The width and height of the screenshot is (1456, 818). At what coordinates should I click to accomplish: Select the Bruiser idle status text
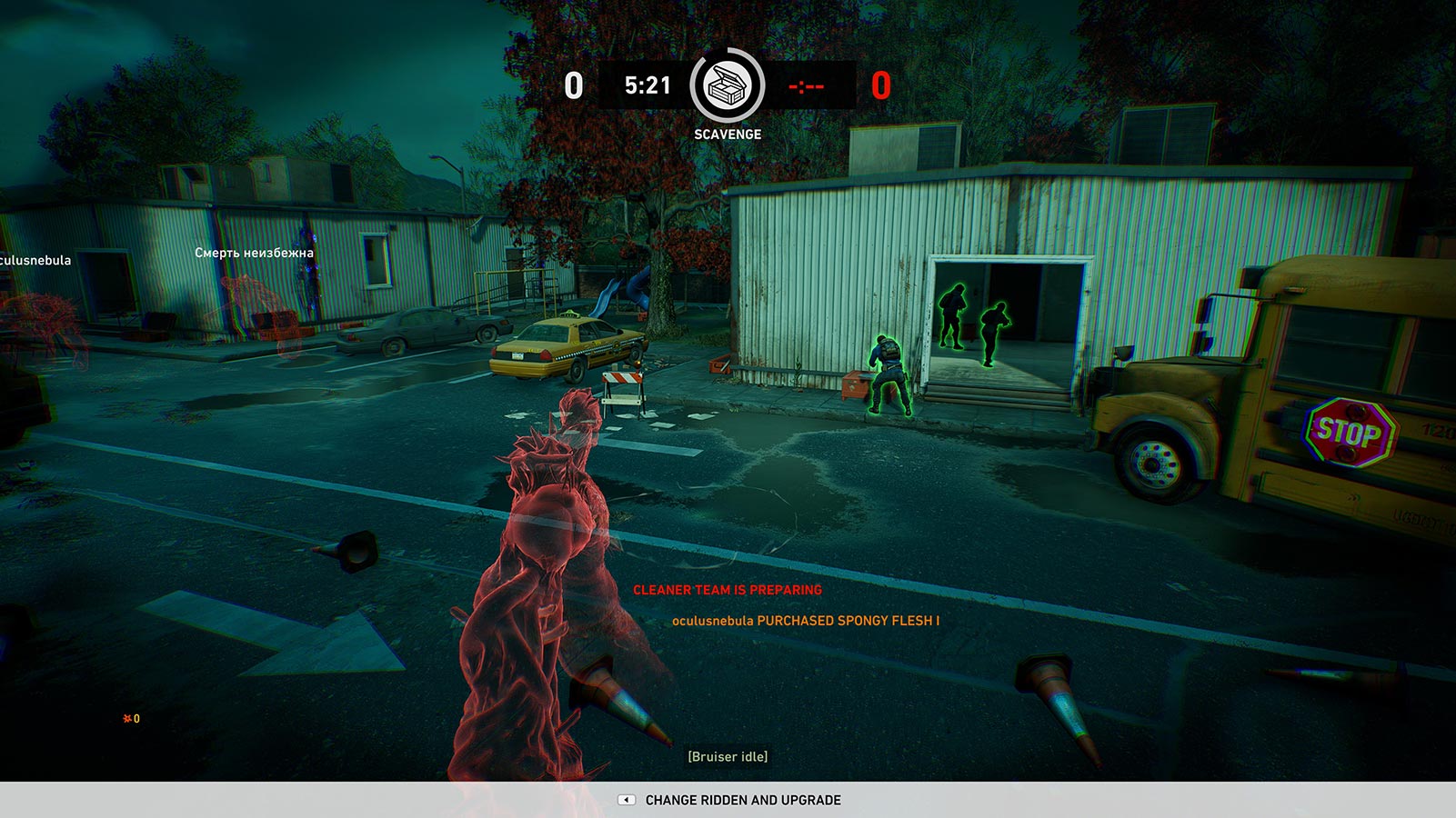729,754
